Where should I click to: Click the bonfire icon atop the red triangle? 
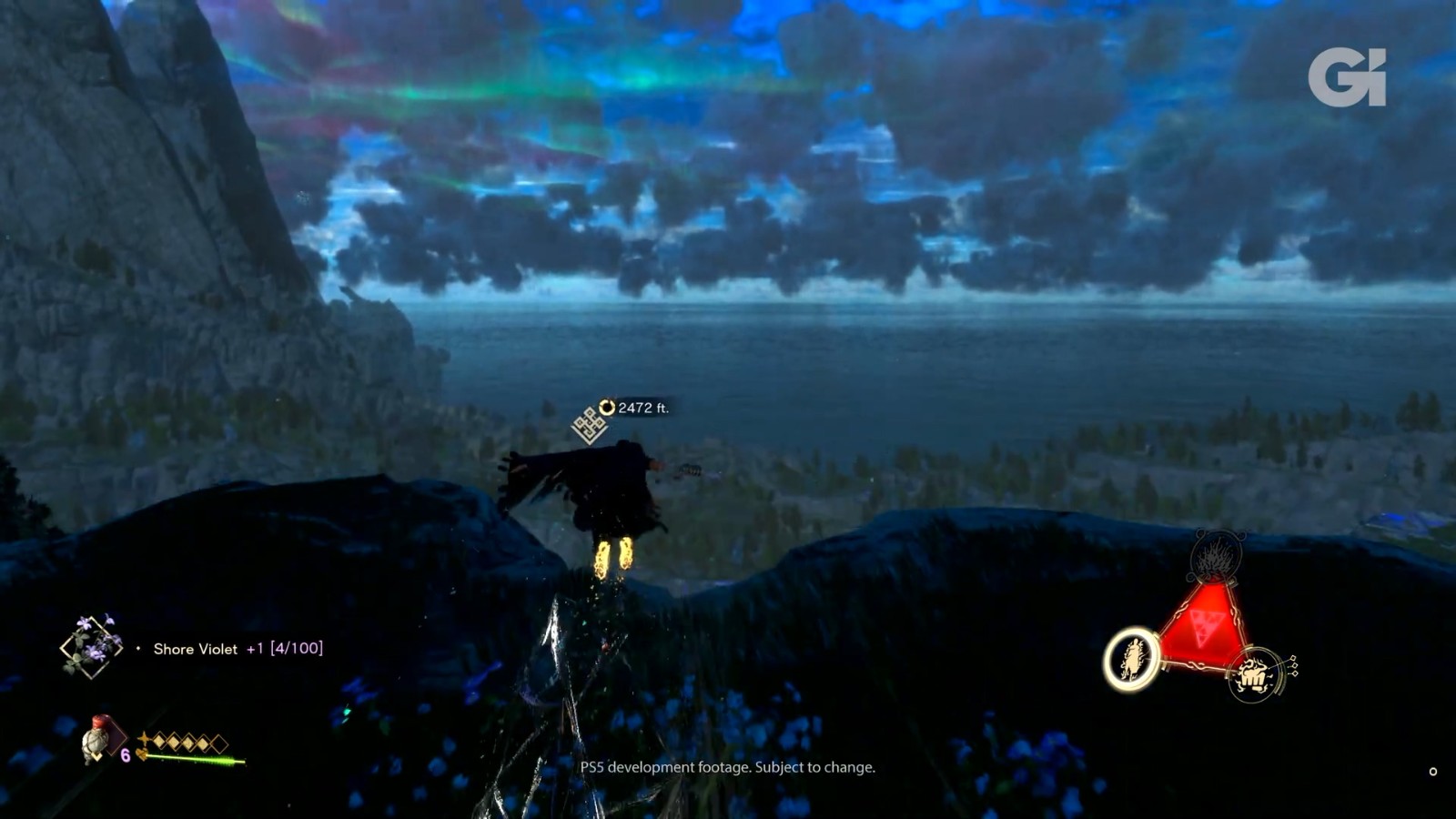[x=1214, y=558]
